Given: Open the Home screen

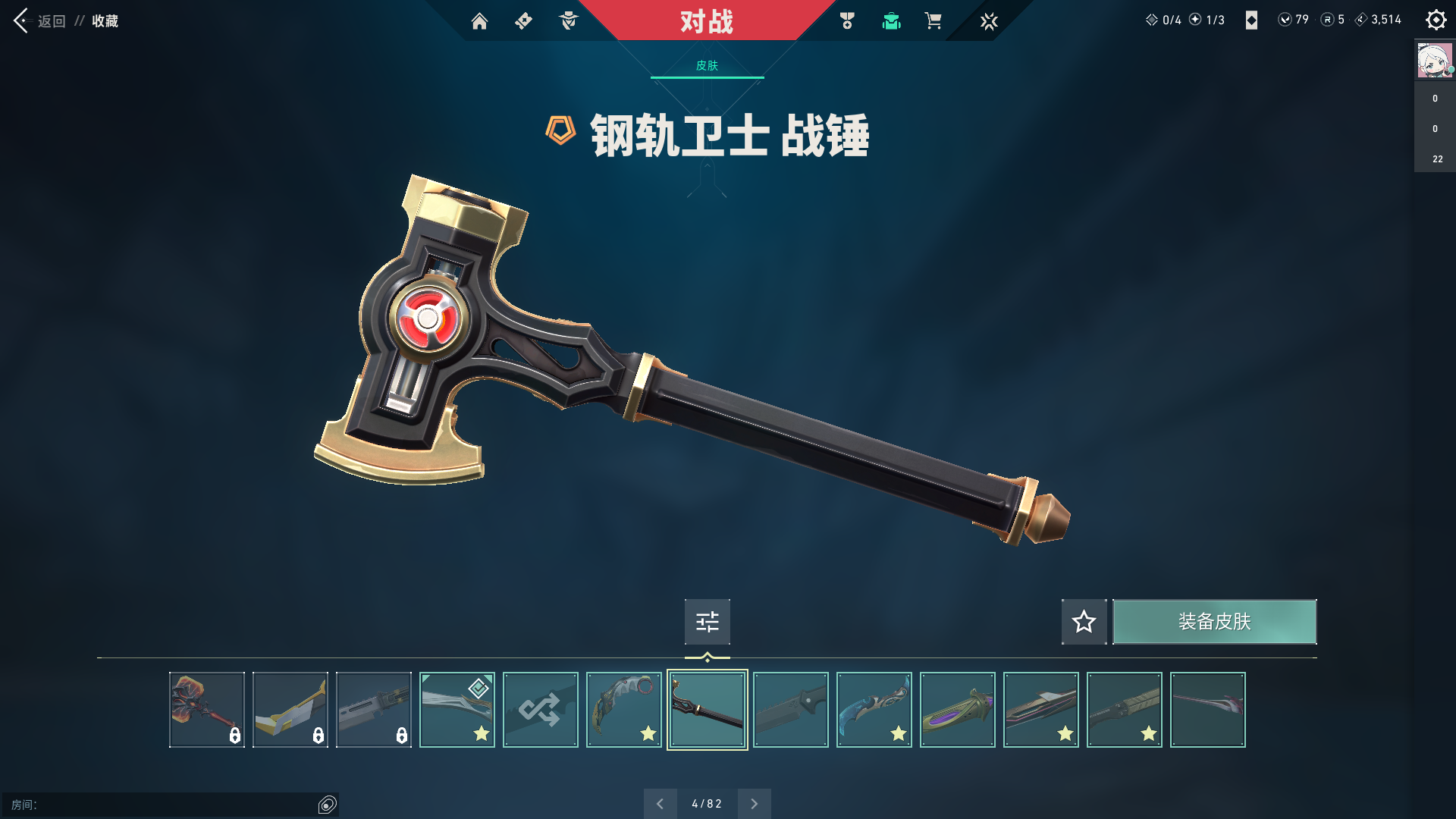Looking at the screenshot, I should [480, 20].
